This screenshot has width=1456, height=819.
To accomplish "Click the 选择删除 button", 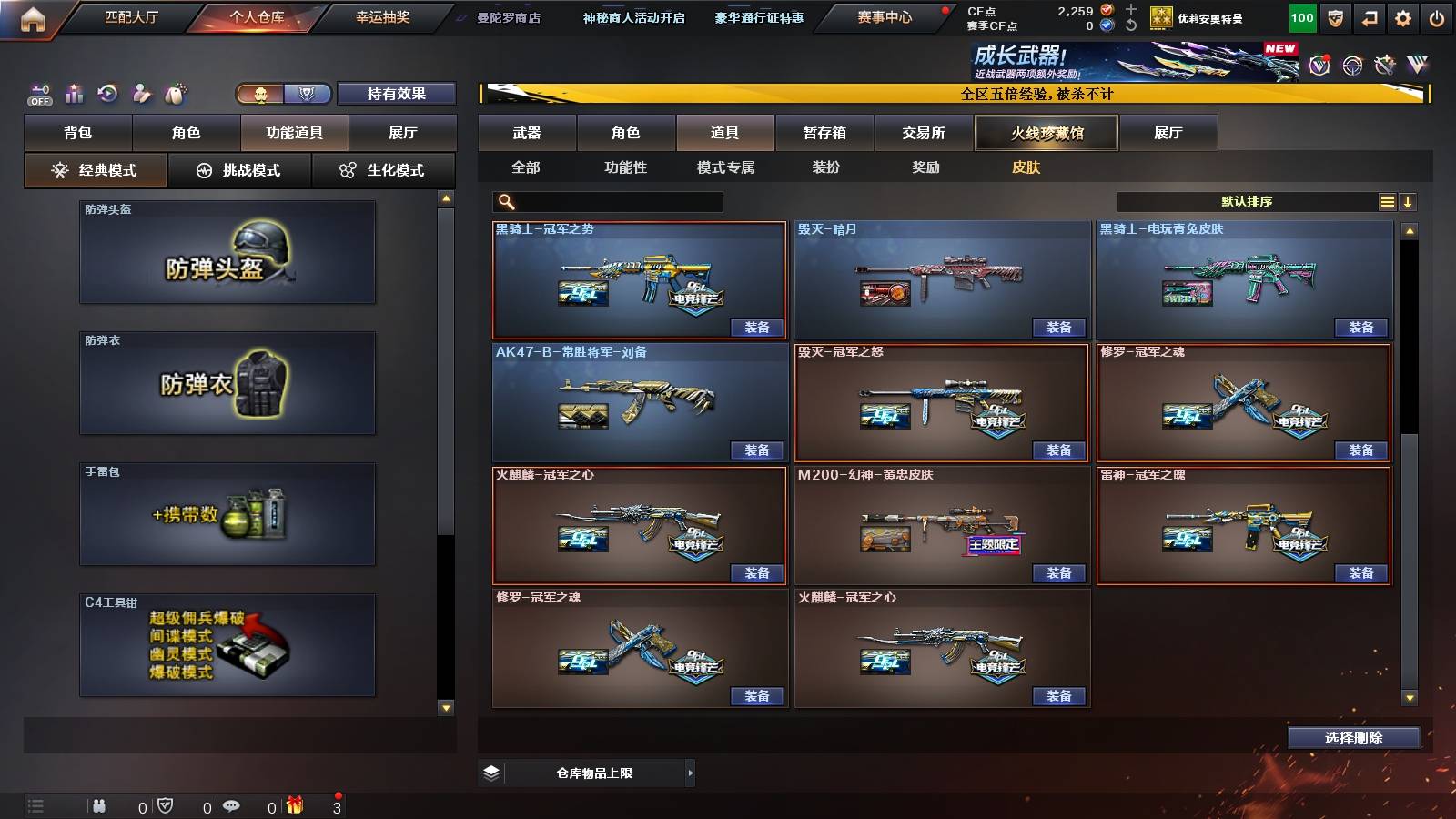I will pyautogui.click(x=1353, y=737).
